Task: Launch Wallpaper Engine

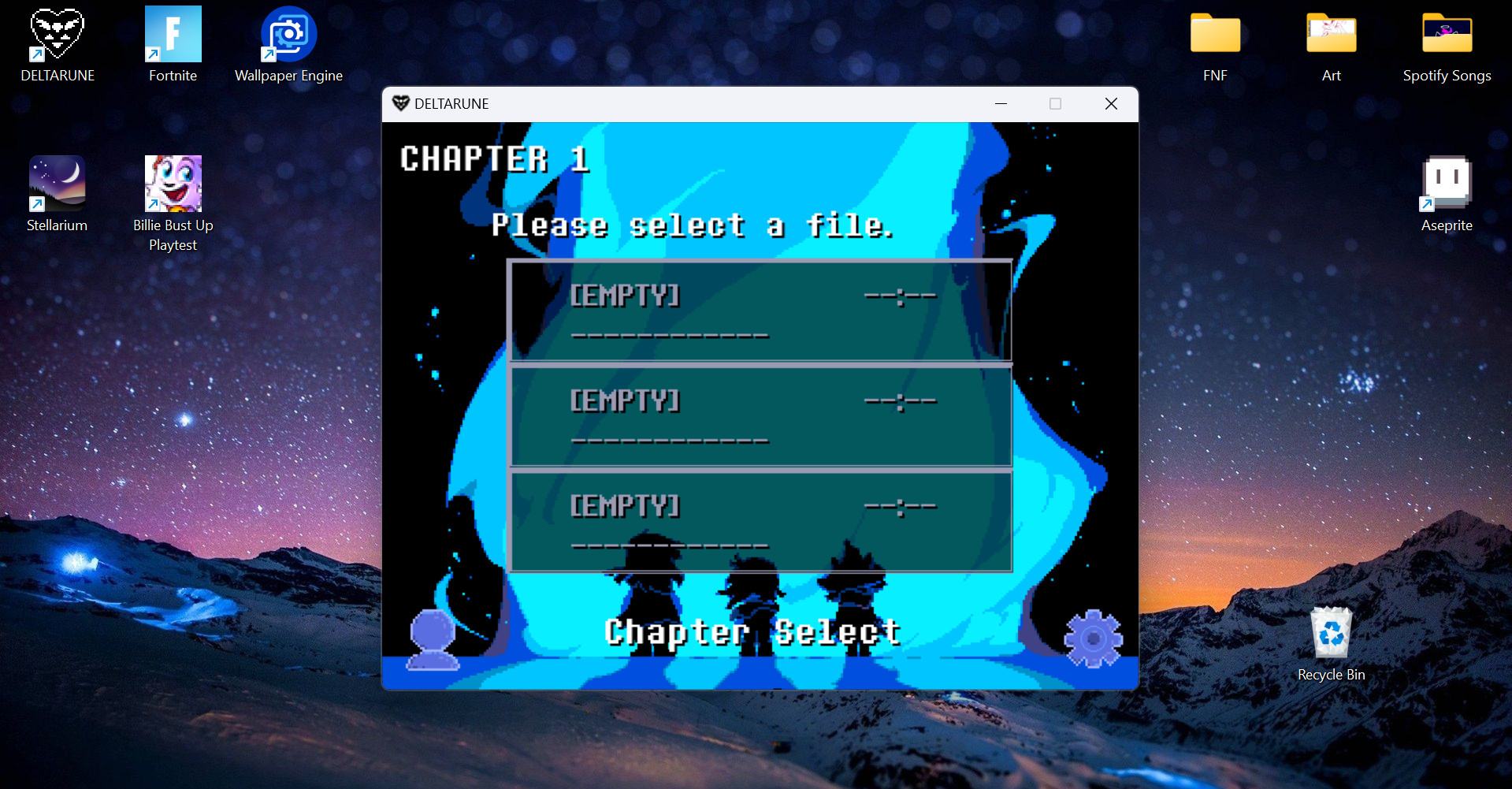Action: (x=288, y=33)
